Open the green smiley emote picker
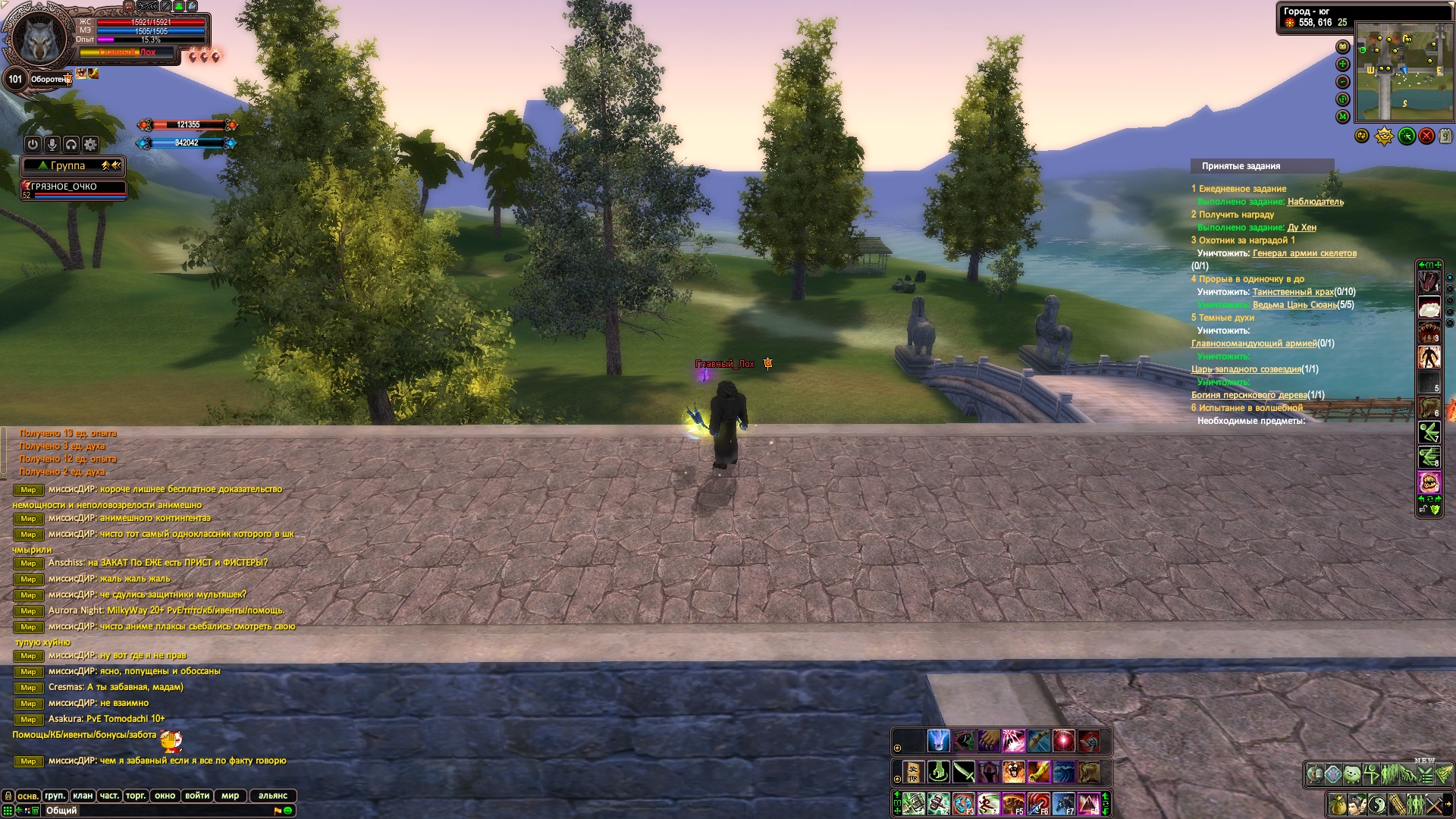 (x=288, y=811)
